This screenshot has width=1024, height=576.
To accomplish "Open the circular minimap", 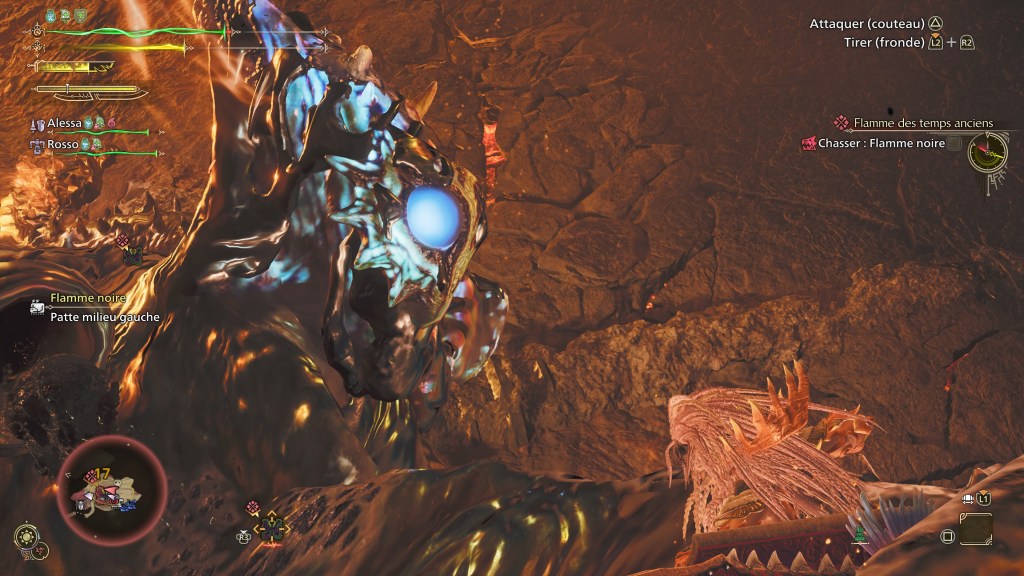I will click(x=112, y=488).
